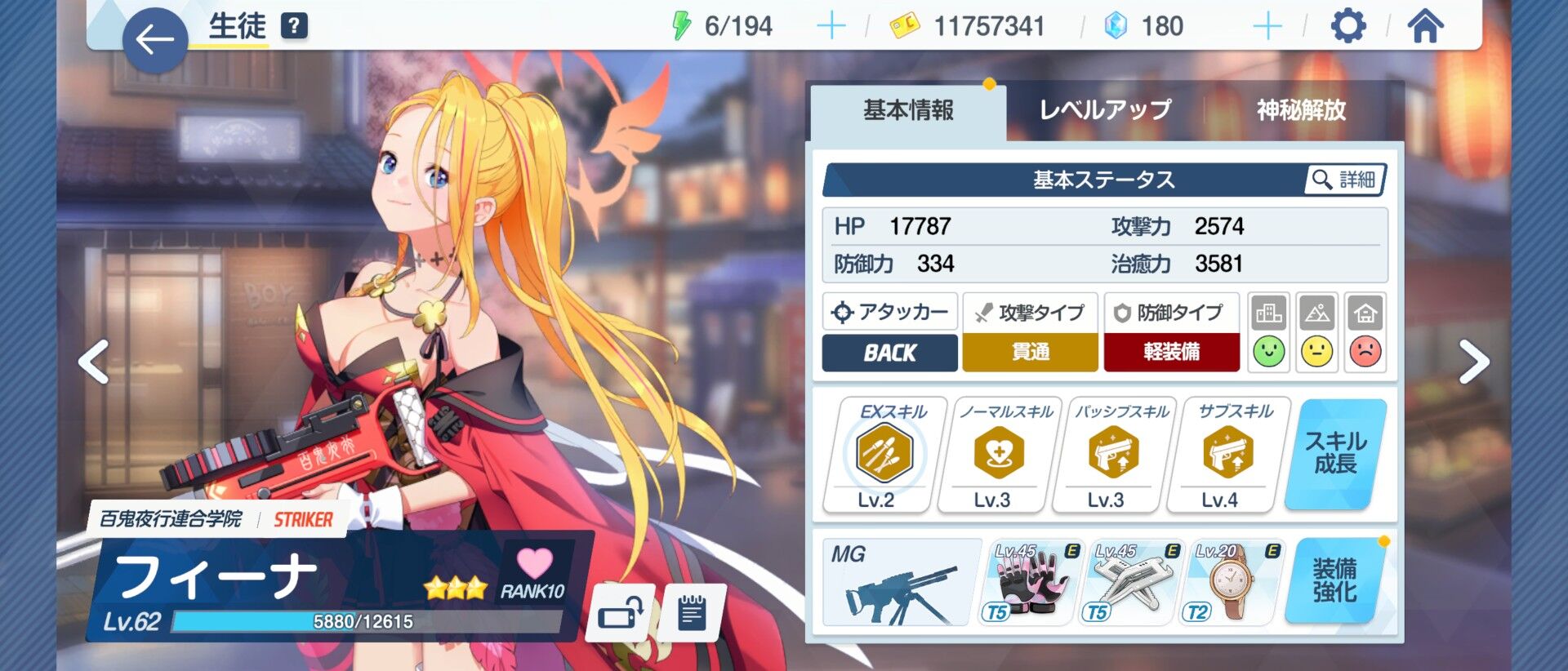Tap the plus to restore AP energy
The width and height of the screenshot is (1568, 671).
point(832,25)
